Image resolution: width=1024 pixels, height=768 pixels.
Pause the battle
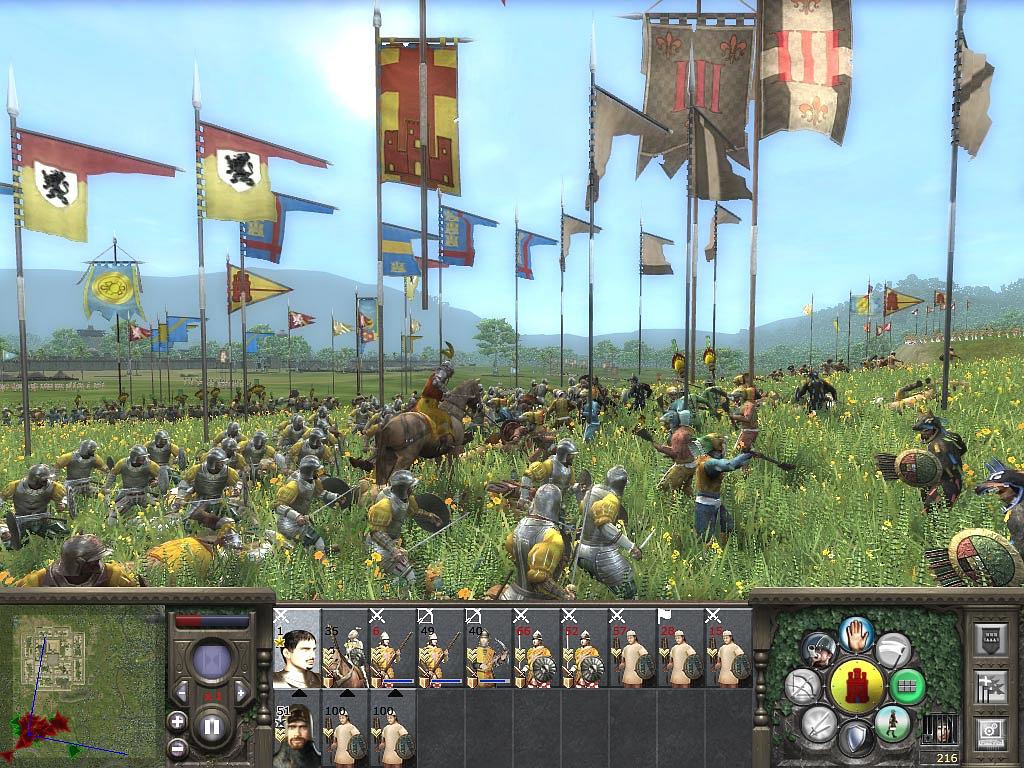(211, 727)
